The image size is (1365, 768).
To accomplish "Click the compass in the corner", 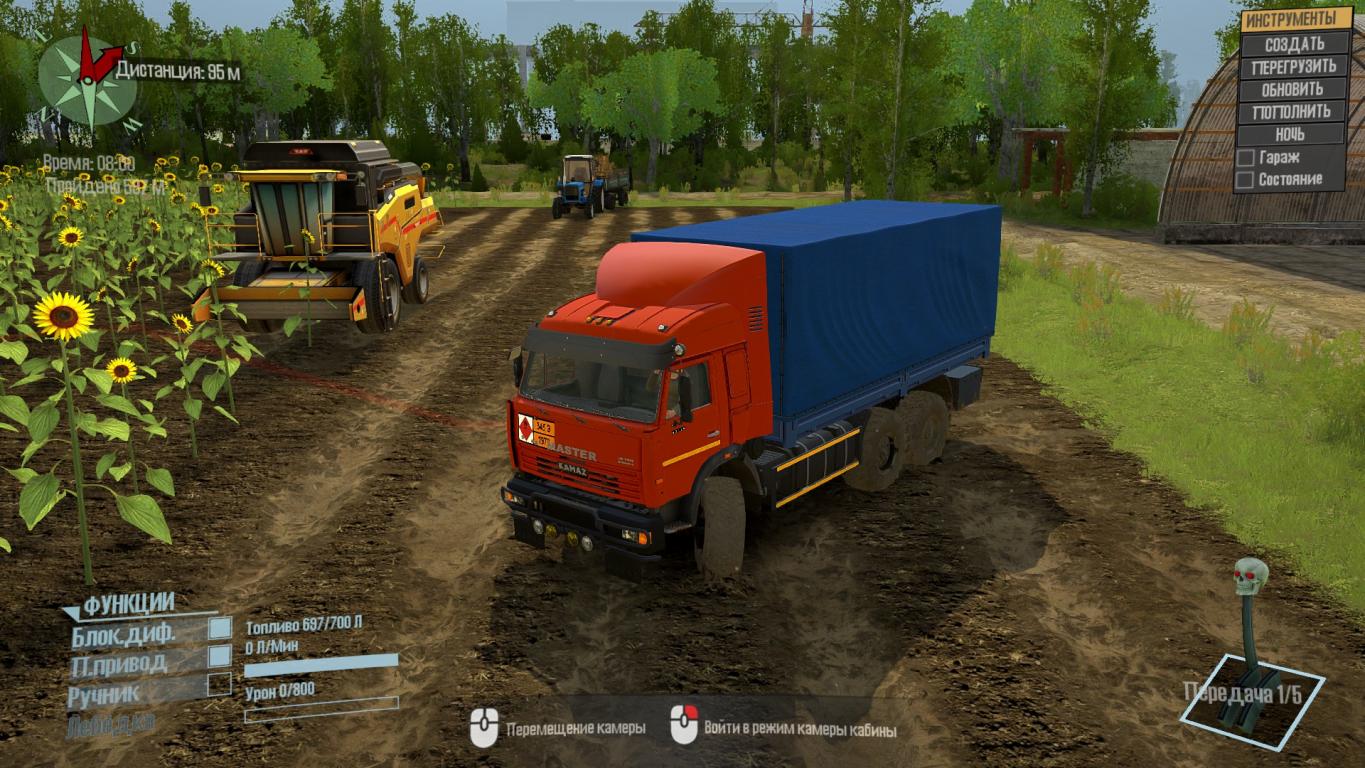I will (87, 80).
